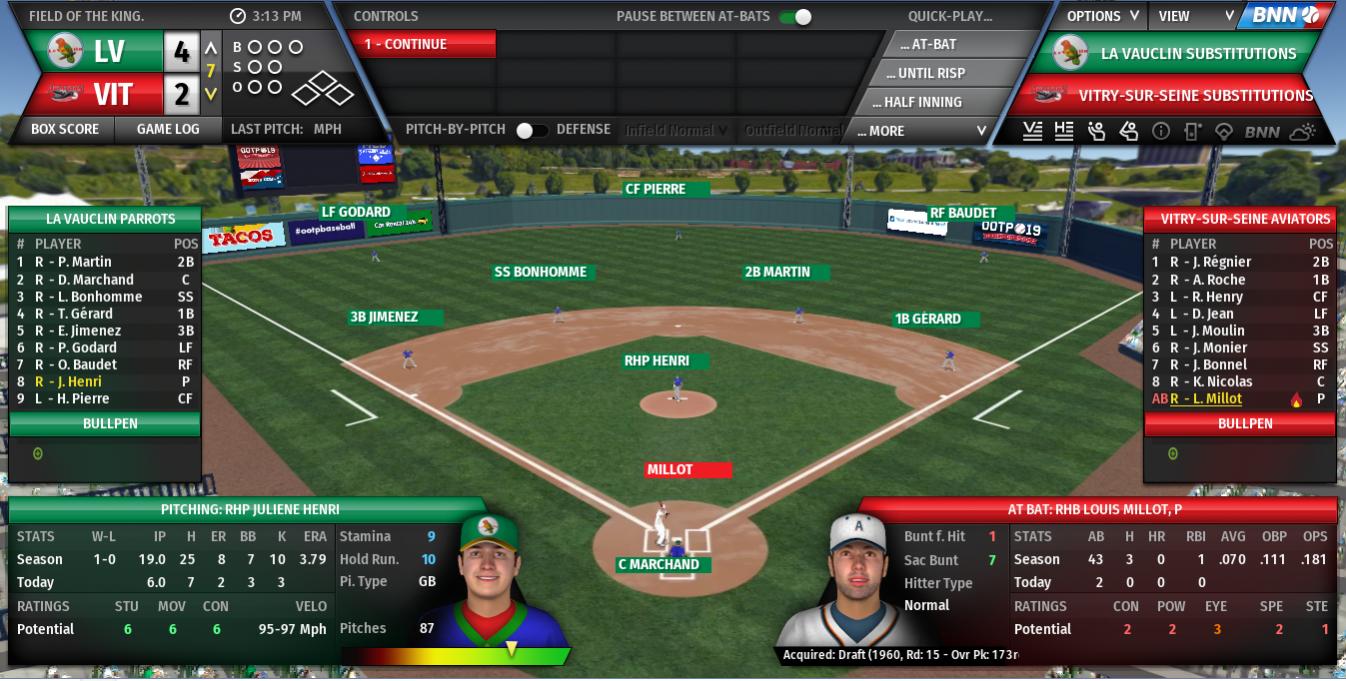
Task: Open the info circle icon
Action: point(1160,131)
